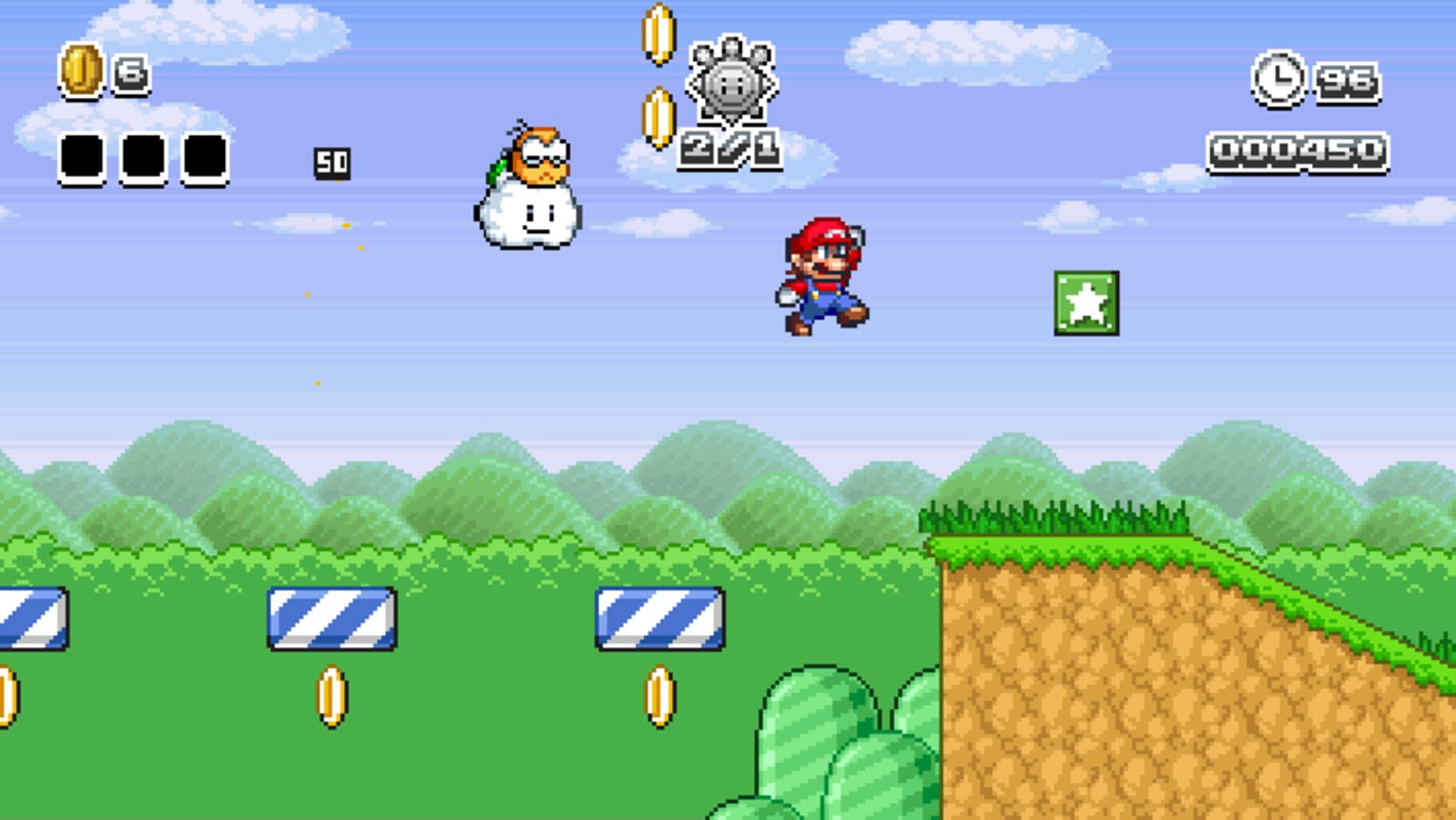The height and width of the screenshot is (820, 1456).
Task: Click the clock icon beside the timer
Action: point(1278,78)
